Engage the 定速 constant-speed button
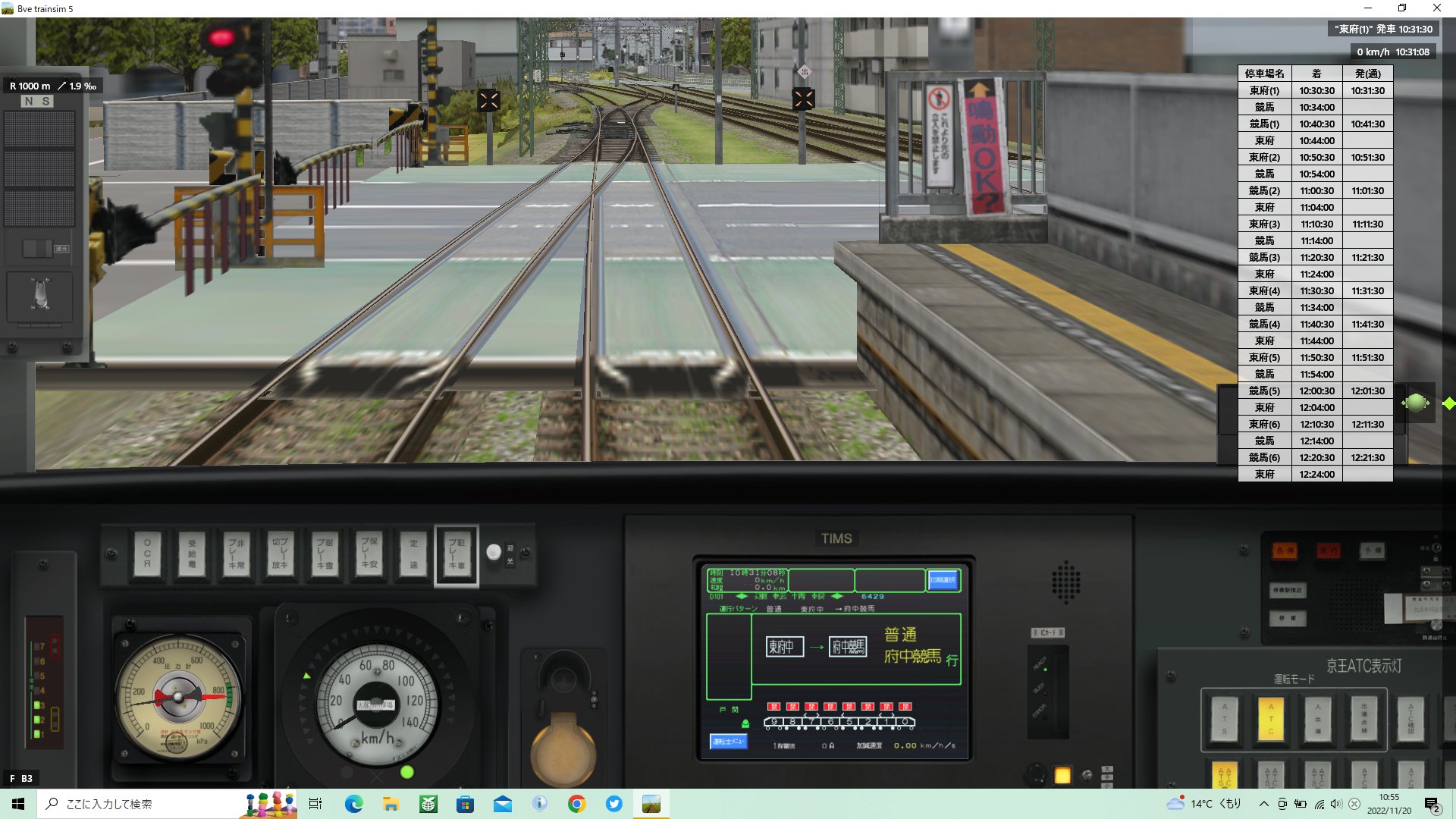 [x=412, y=554]
